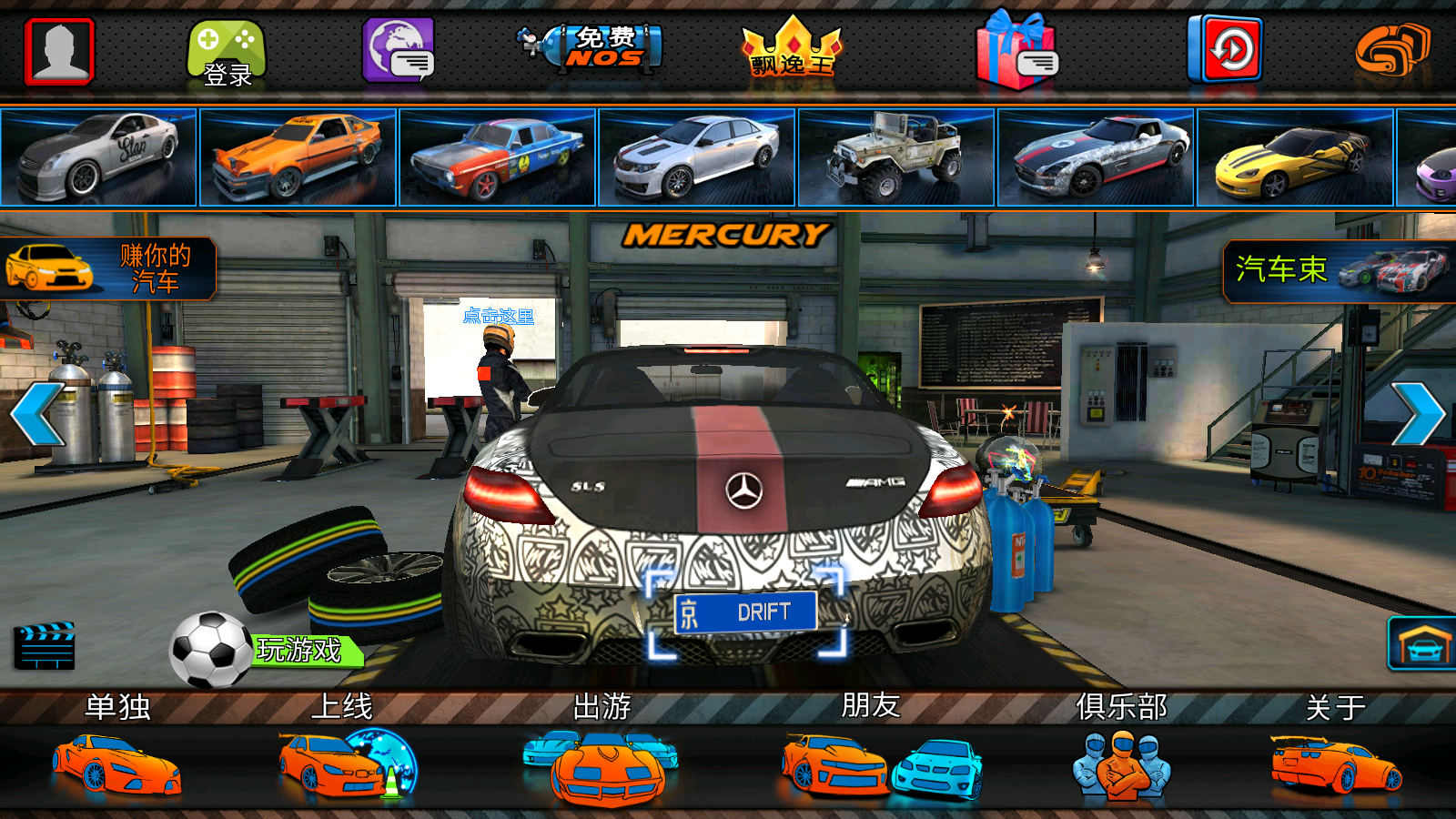The width and height of the screenshot is (1456, 819).
Task: Open the player profile icon
Action: coord(60,51)
